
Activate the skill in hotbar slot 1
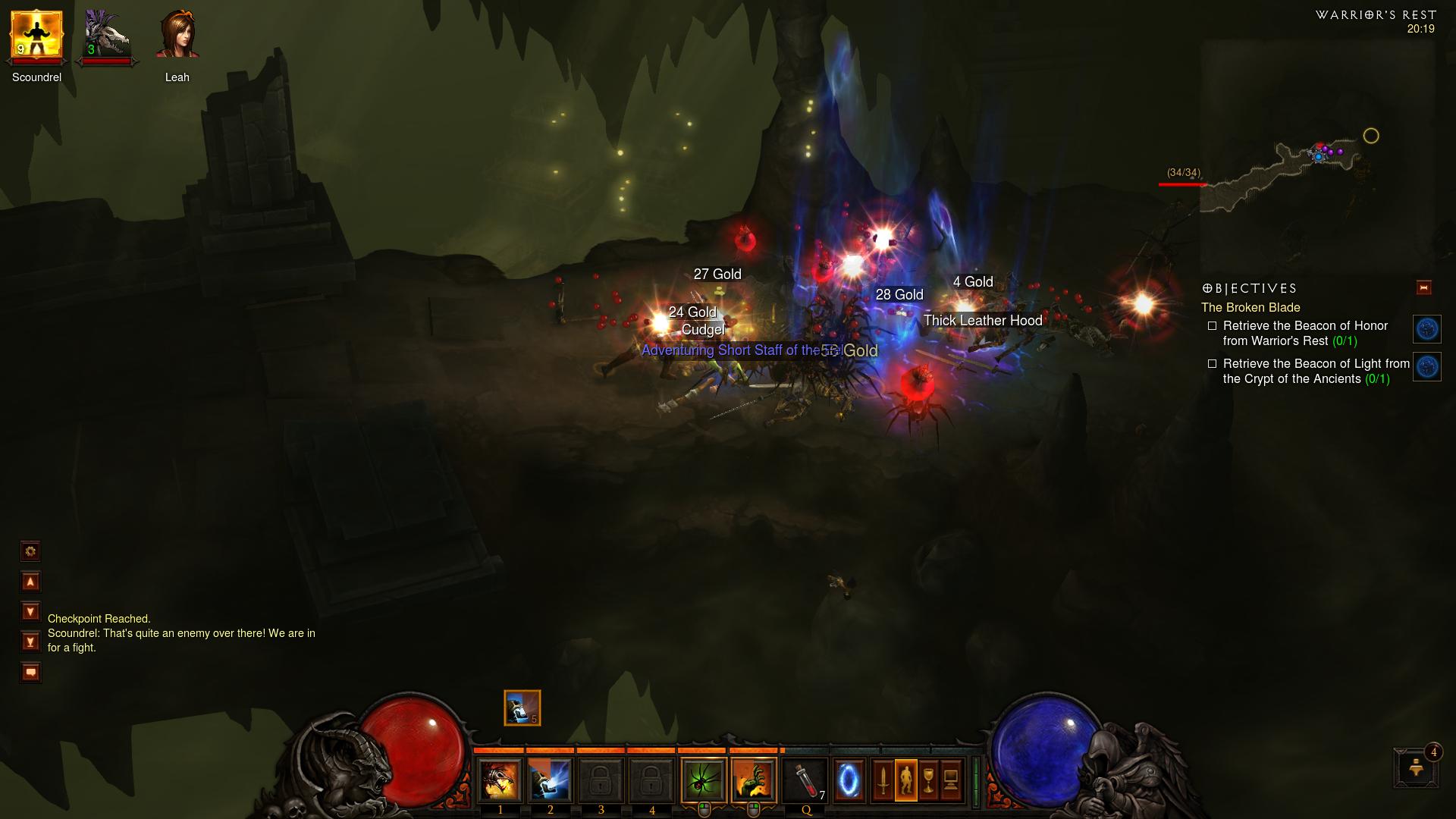point(500,780)
